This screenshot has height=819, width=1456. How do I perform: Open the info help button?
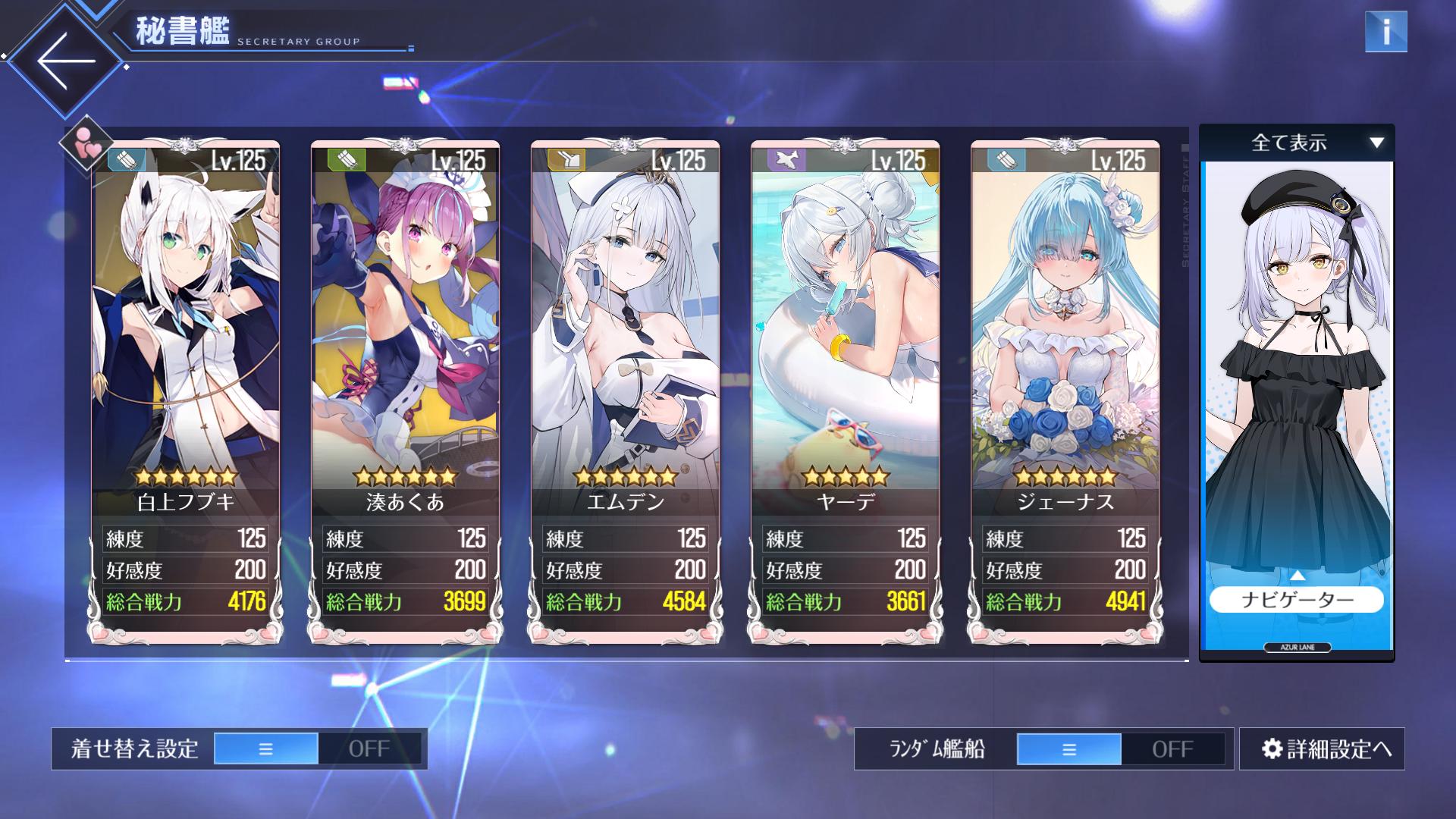click(1385, 32)
